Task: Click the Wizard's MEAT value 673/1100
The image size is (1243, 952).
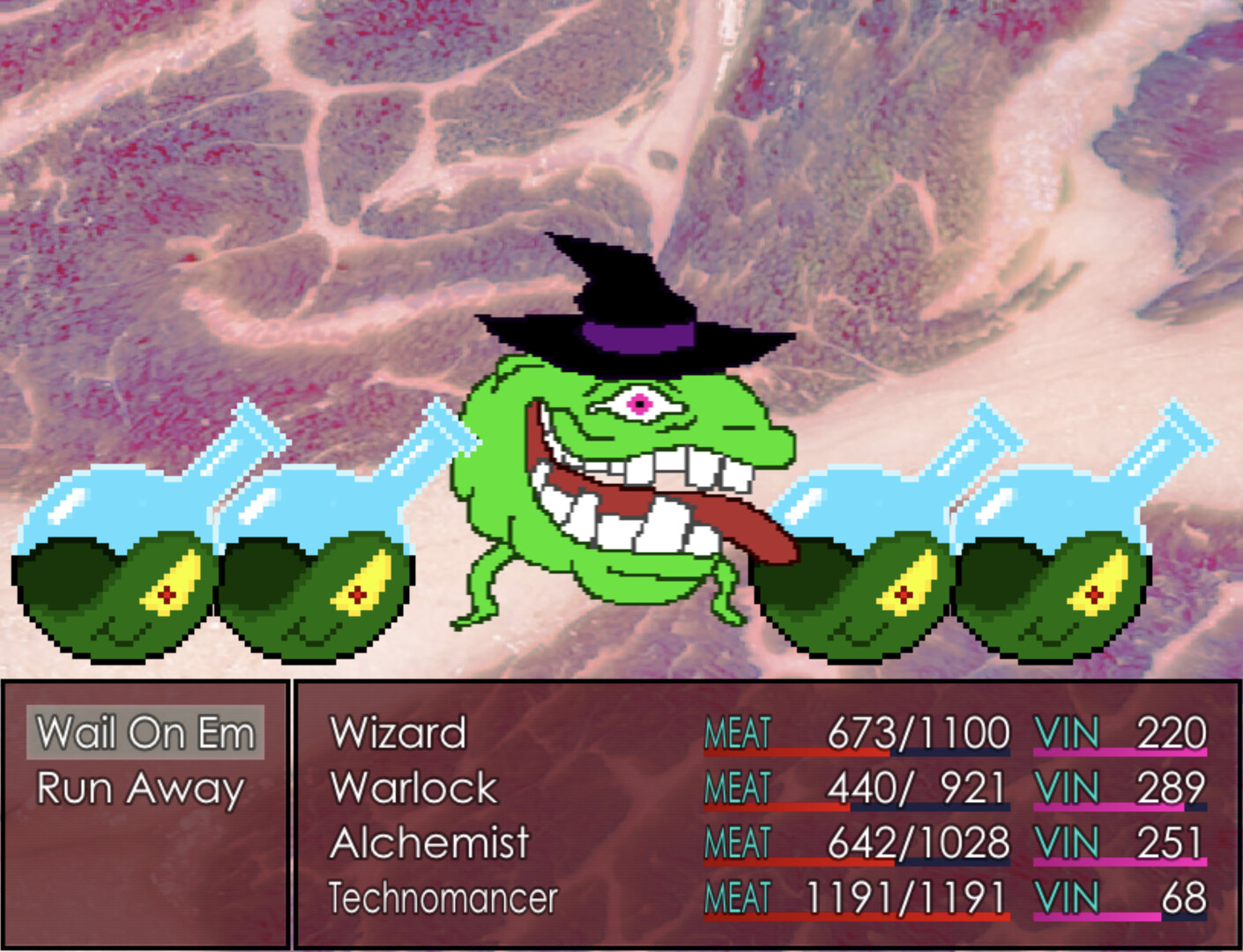Action: click(x=917, y=731)
